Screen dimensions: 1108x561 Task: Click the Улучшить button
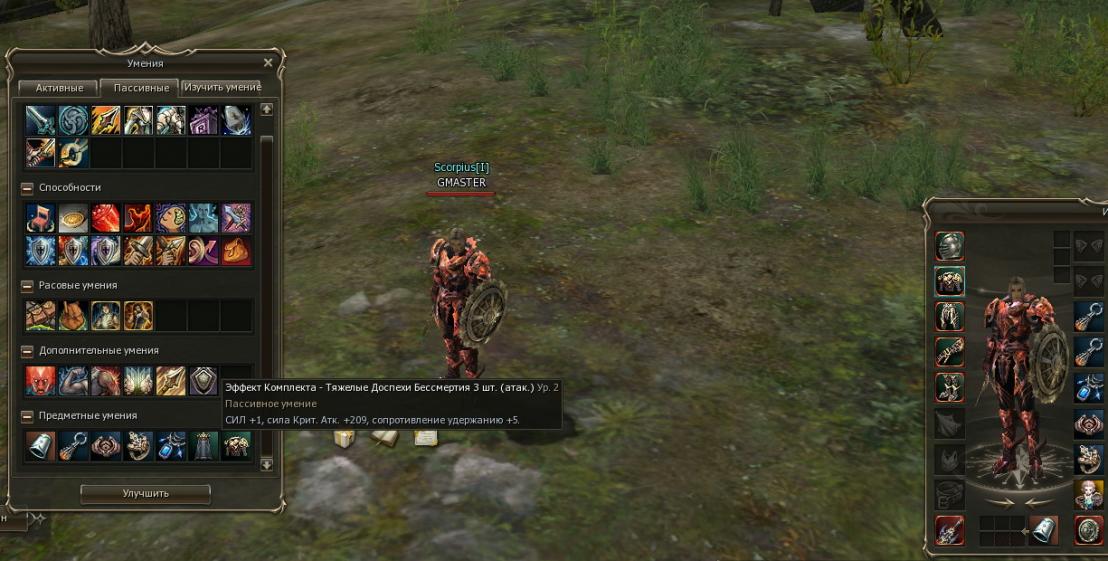pos(145,493)
